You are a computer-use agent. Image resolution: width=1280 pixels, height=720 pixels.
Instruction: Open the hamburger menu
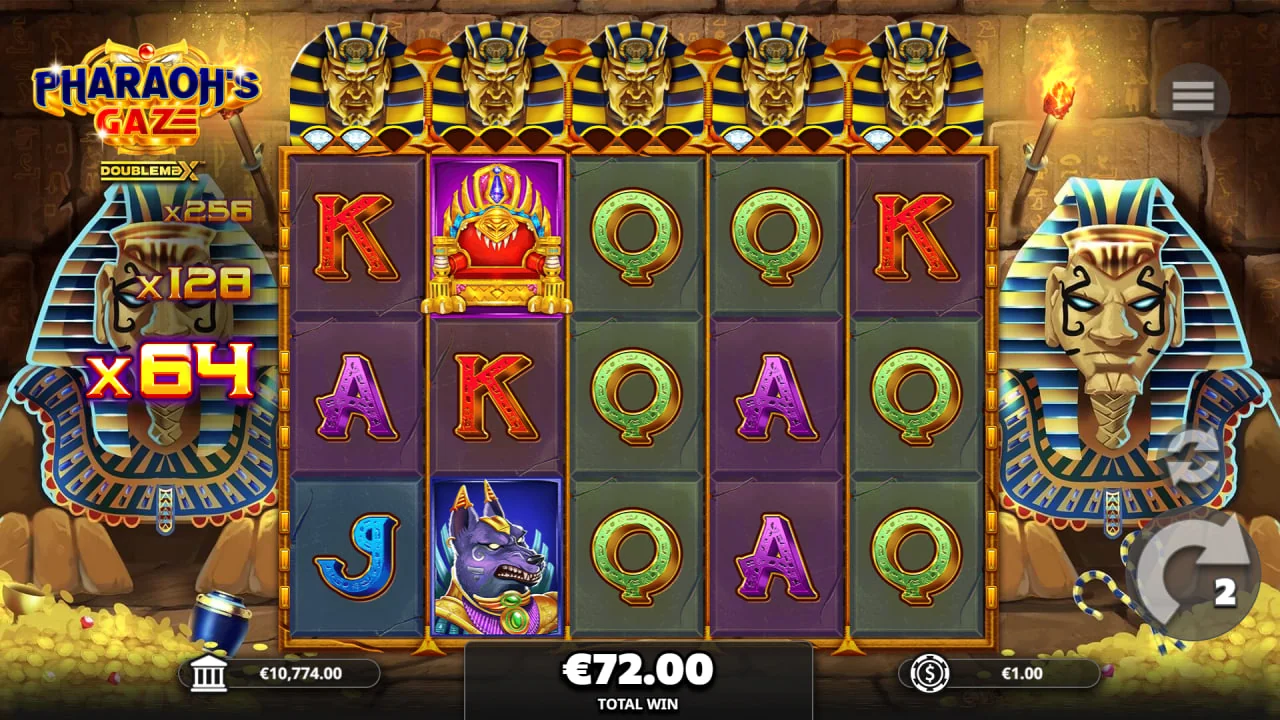point(1193,97)
